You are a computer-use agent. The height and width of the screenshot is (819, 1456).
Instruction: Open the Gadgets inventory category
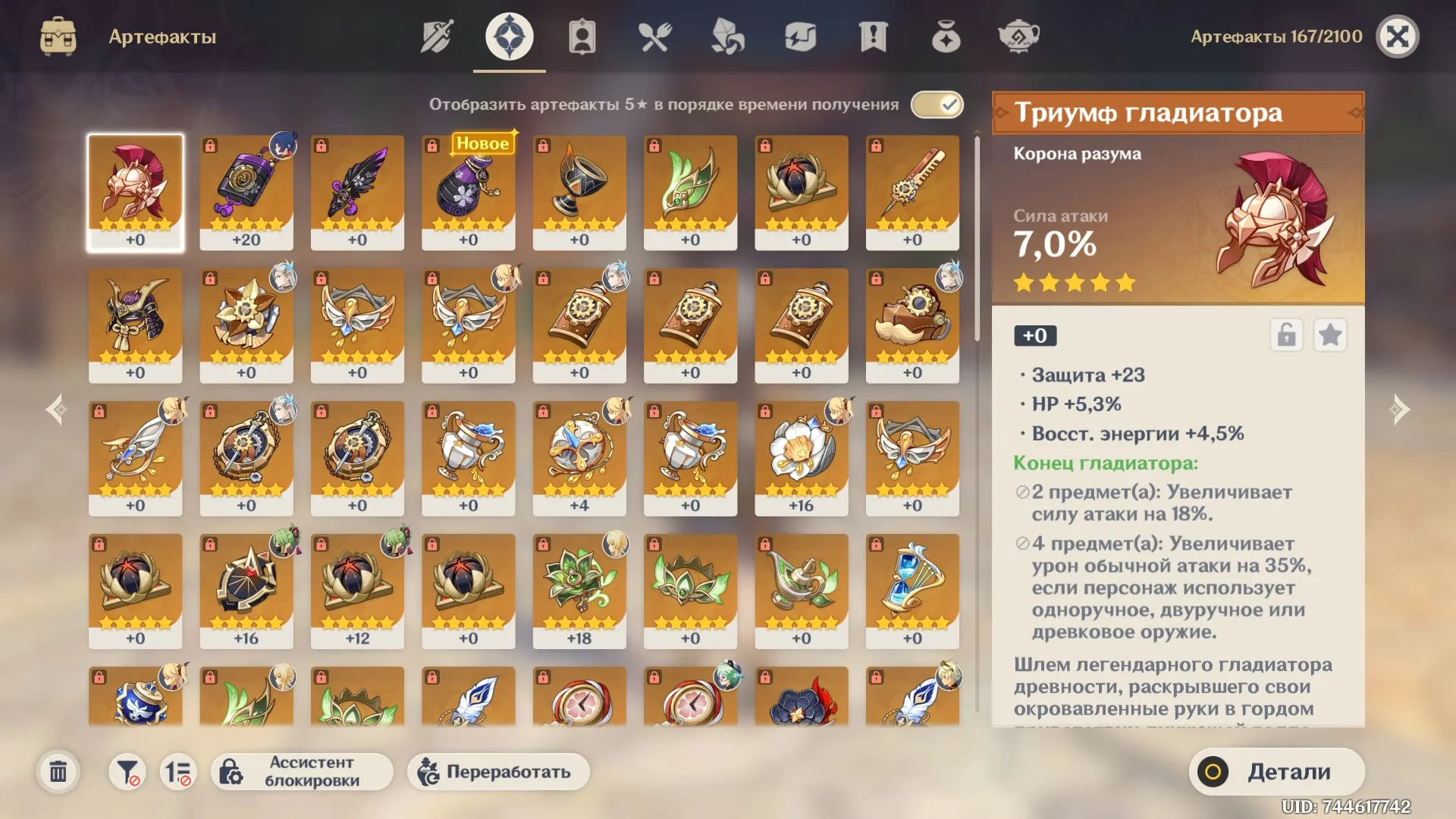tap(799, 34)
